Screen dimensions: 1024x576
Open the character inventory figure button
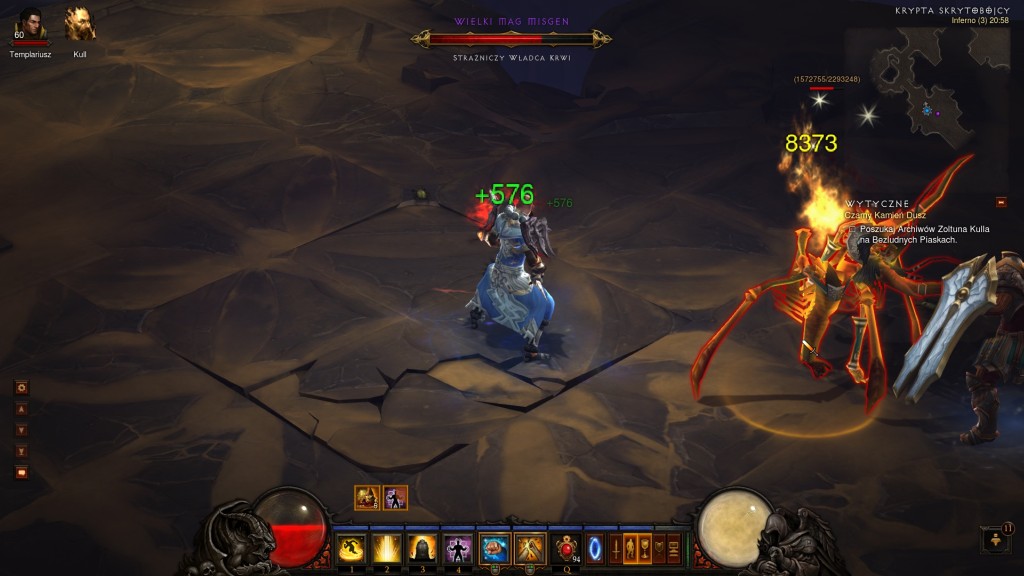pyautogui.click(x=631, y=548)
